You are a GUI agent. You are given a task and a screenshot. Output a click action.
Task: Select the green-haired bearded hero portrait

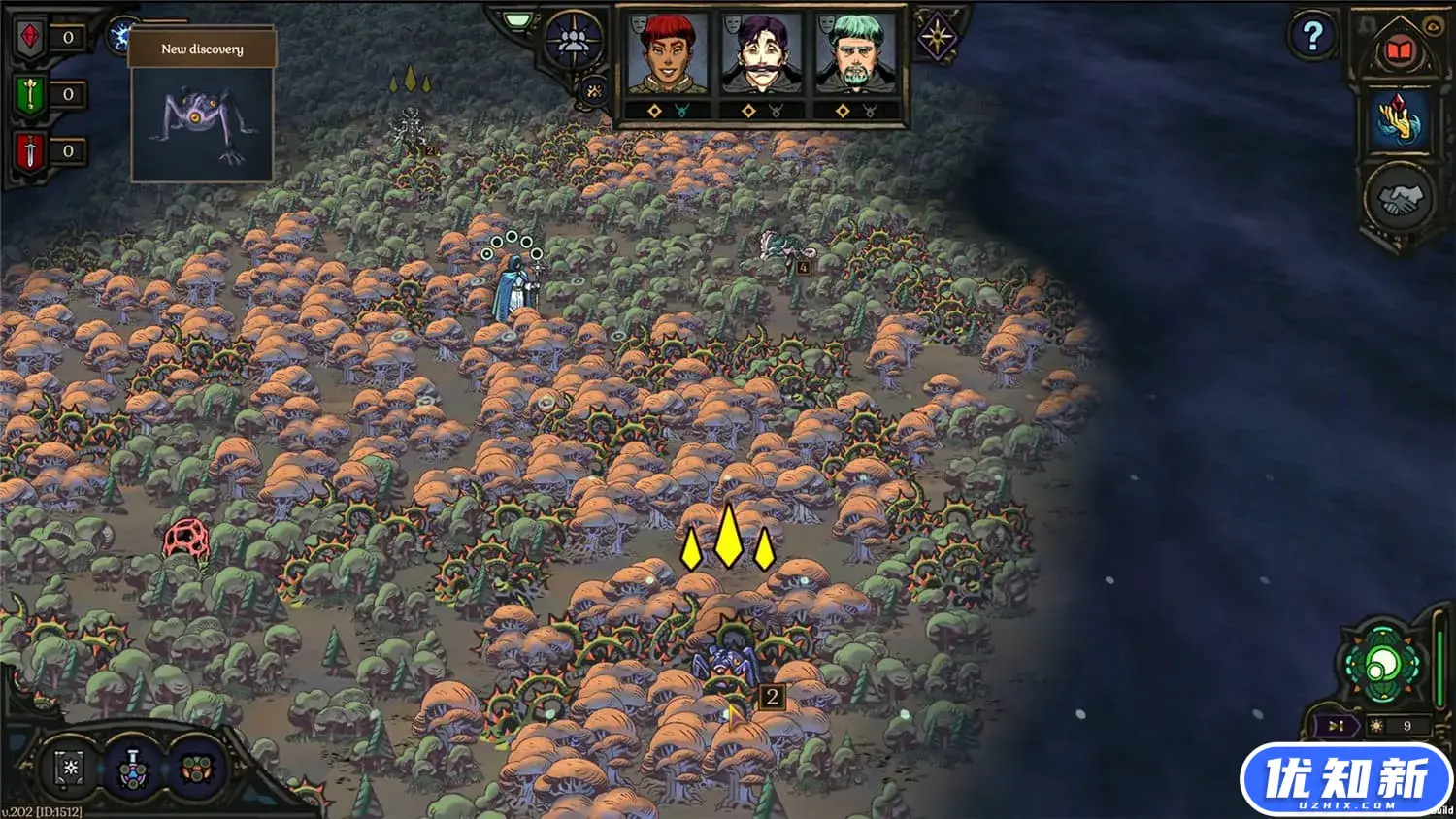[855, 55]
